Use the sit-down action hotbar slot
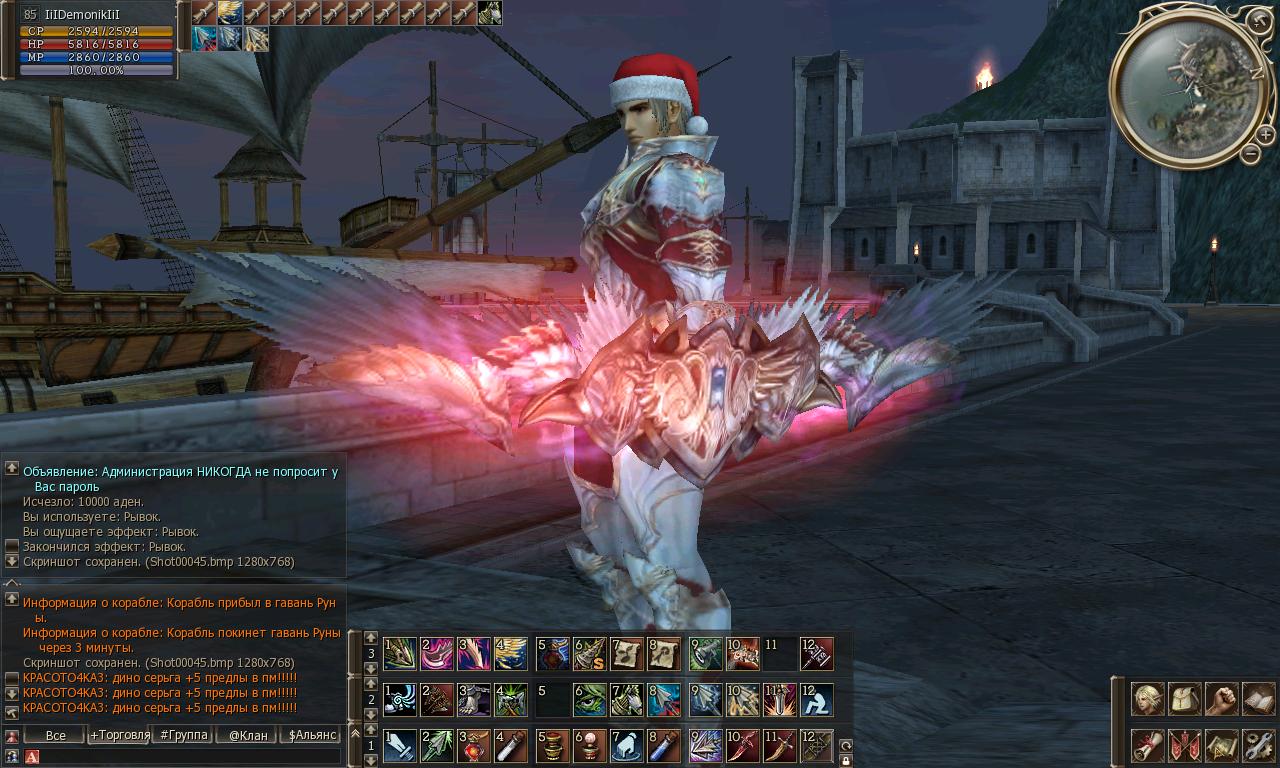Screen dimensions: 1280x768 point(816,699)
